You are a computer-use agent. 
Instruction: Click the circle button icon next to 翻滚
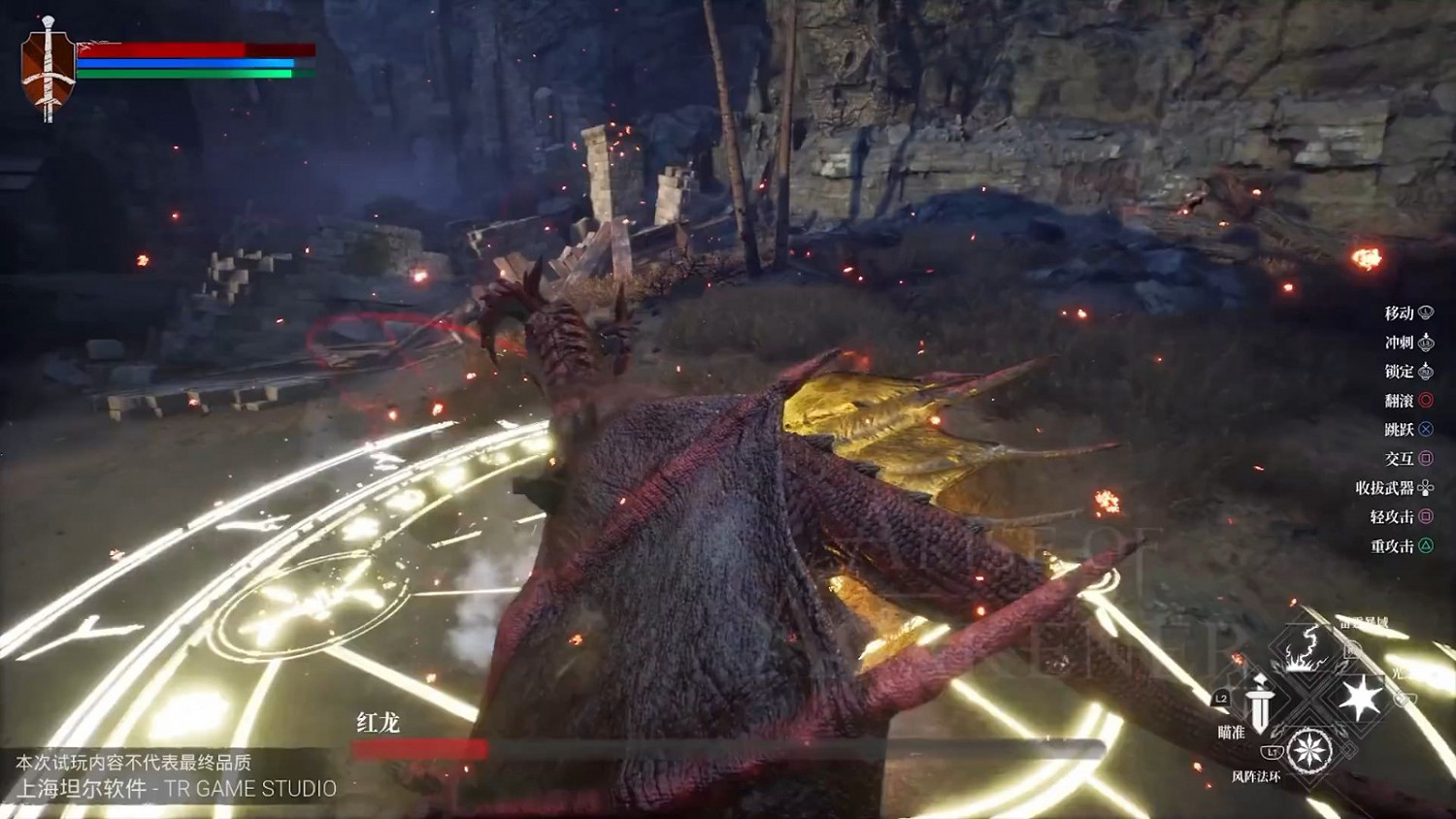(1426, 401)
